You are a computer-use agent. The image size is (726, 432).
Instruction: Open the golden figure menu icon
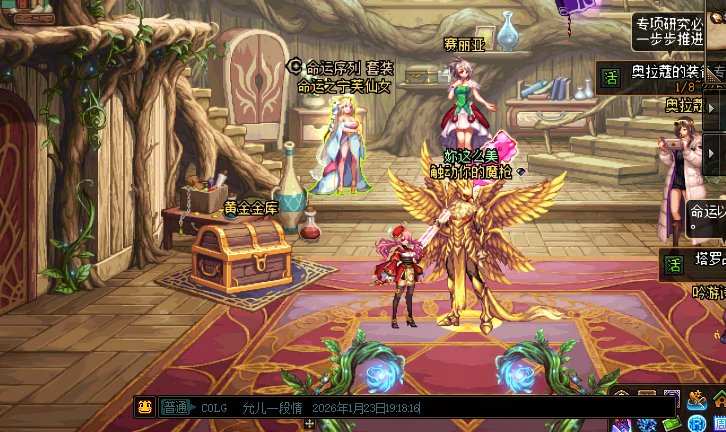pos(696,401)
